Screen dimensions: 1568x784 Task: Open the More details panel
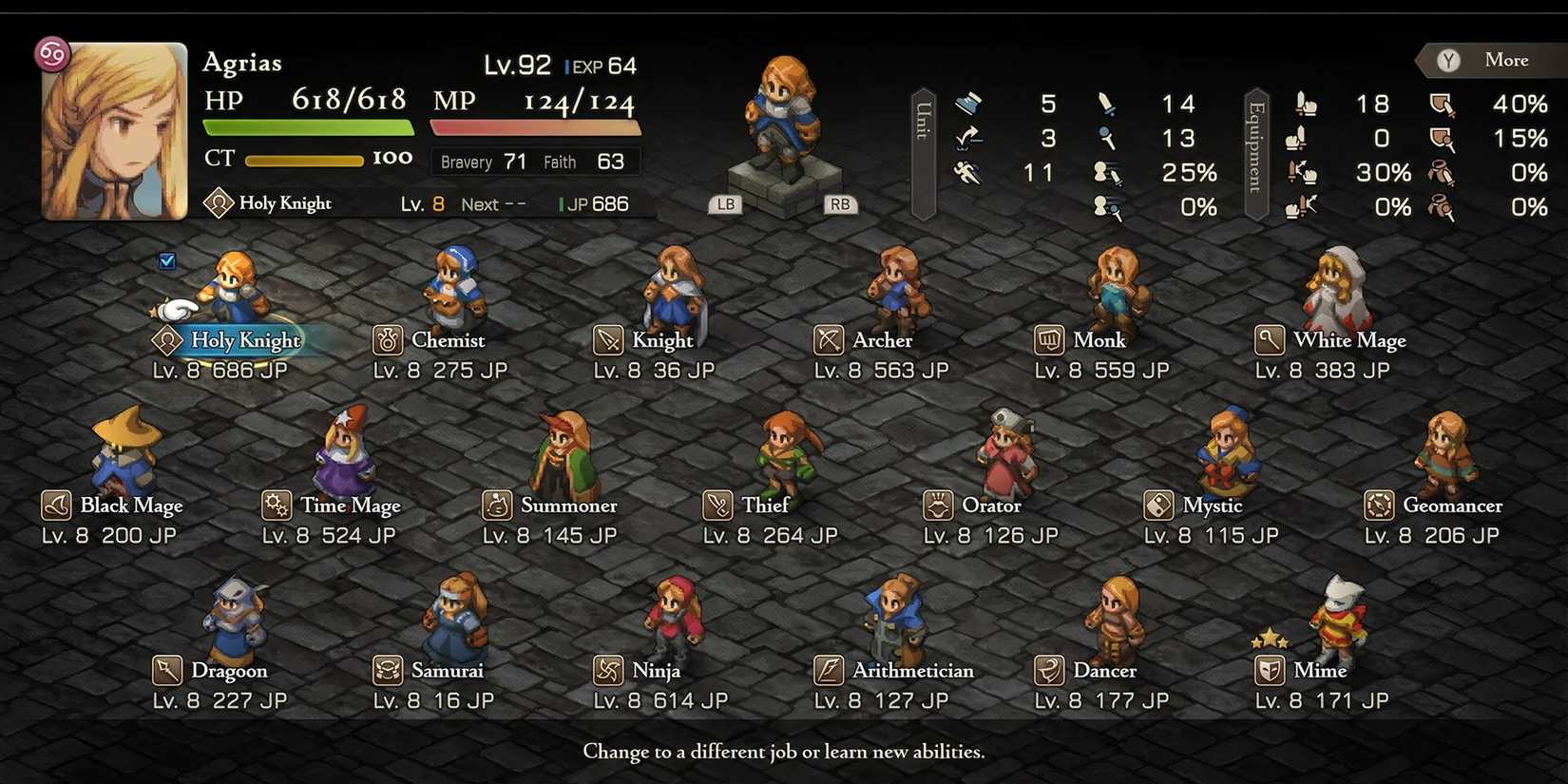[x=1492, y=60]
